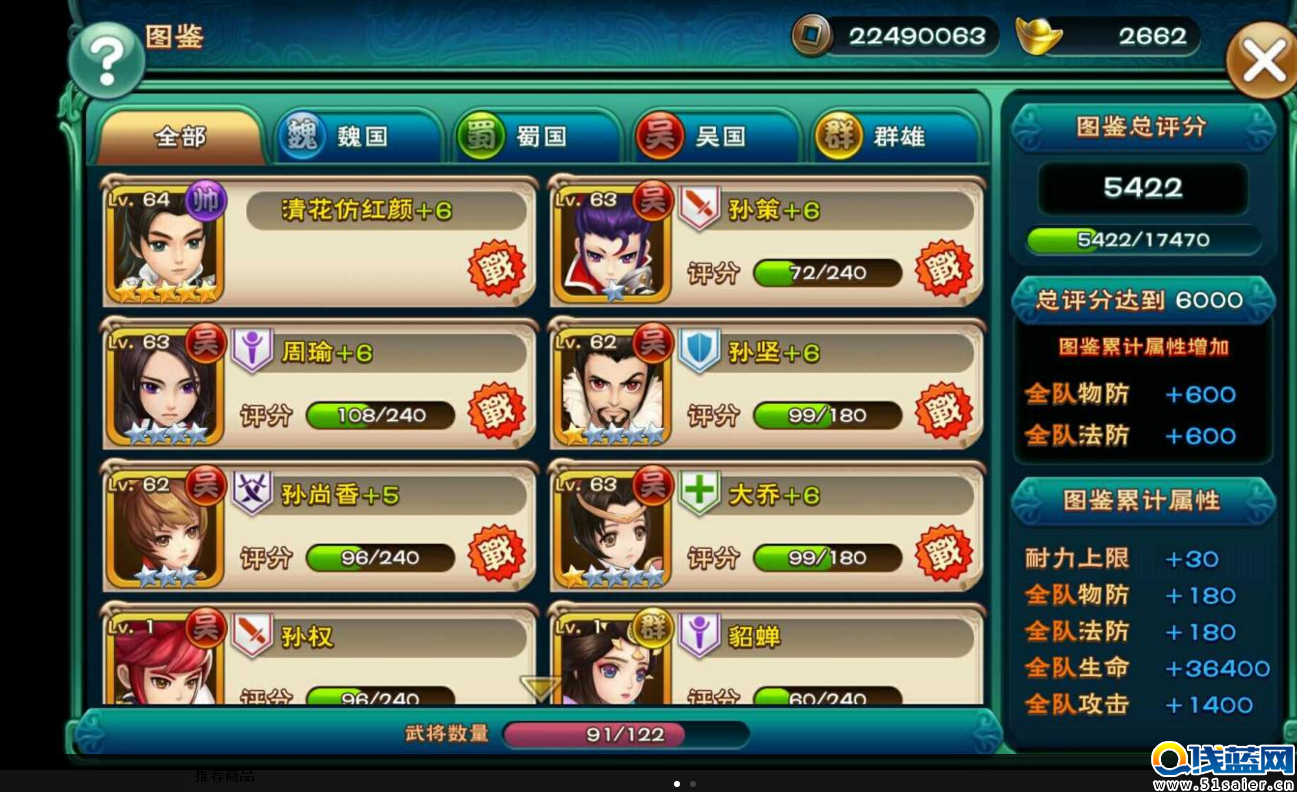Tap the 戳 stamp on 周瑜's card

(x=496, y=410)
